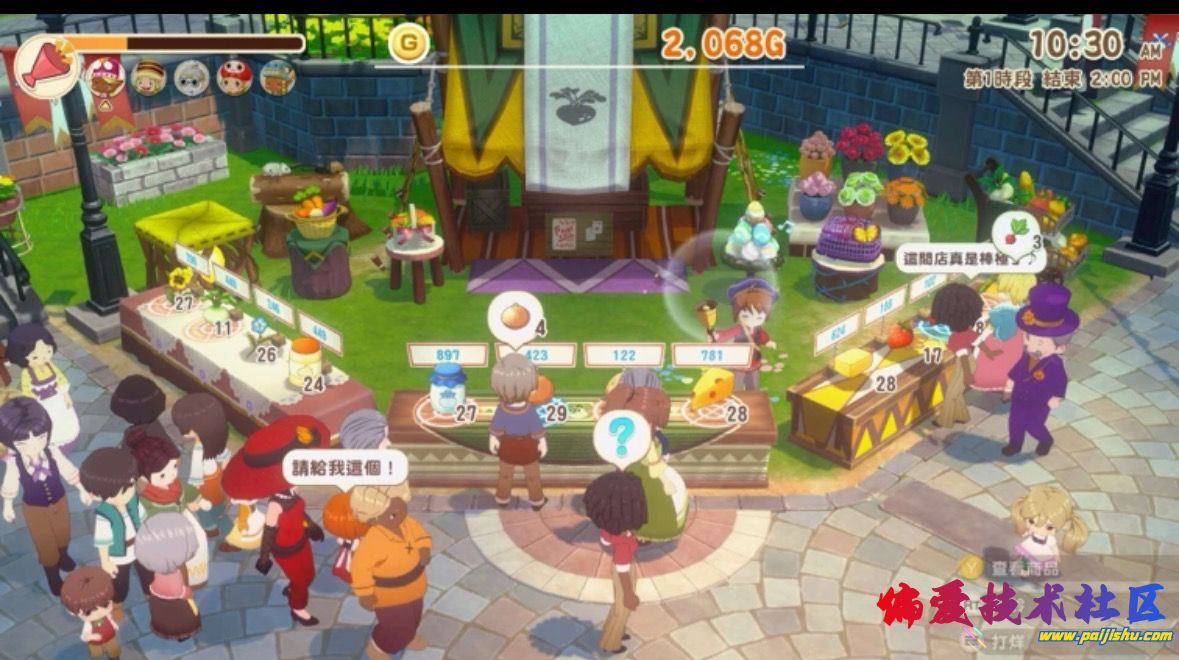This screenshot has height=660, width=1179.
Task: Select the blonde customer with brown hat portrait
Action: [x=149, y=75]
